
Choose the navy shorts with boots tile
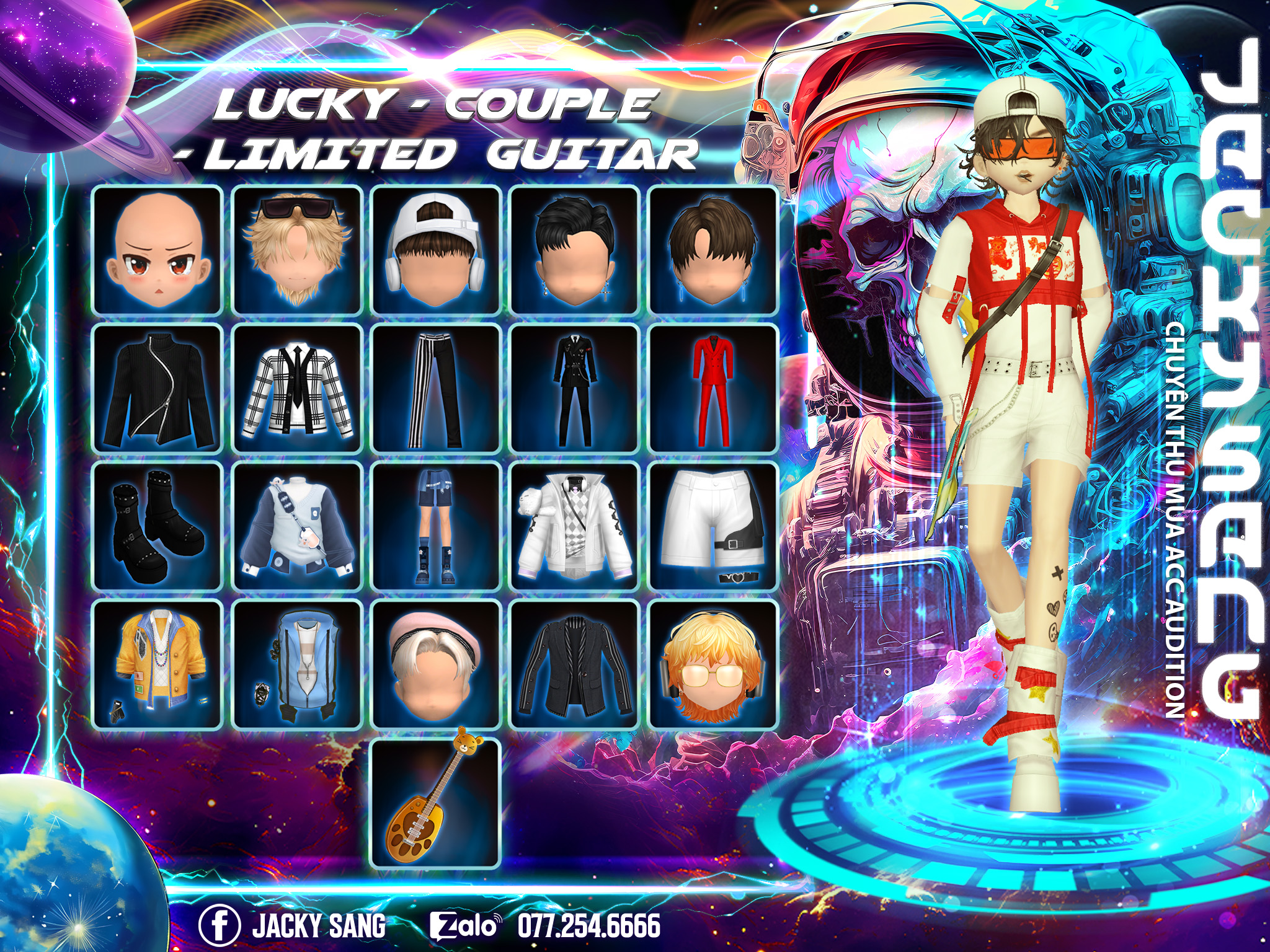(x=436, y=527)
